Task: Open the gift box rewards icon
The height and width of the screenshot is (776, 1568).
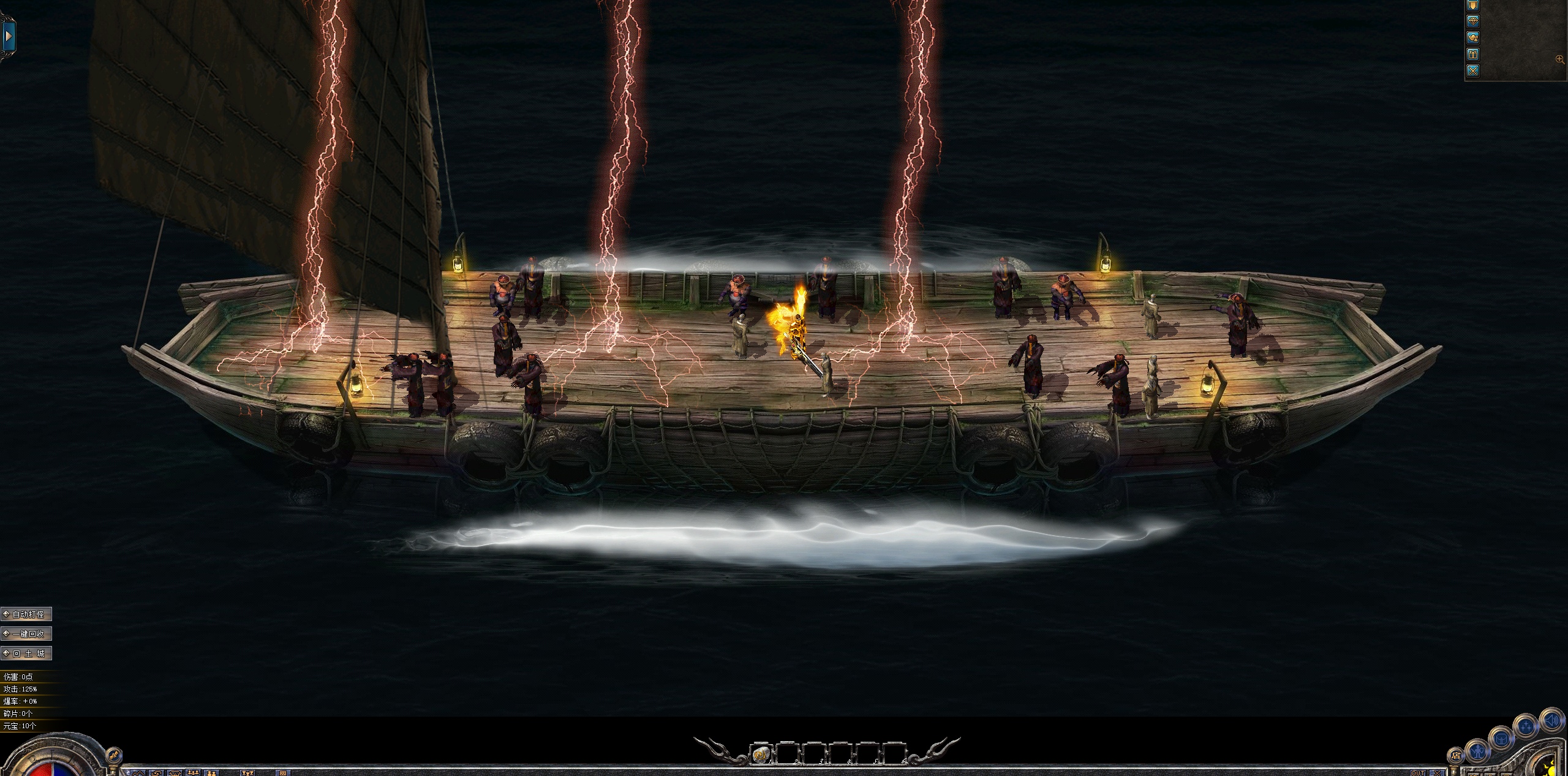Action: click(1473, 55)
